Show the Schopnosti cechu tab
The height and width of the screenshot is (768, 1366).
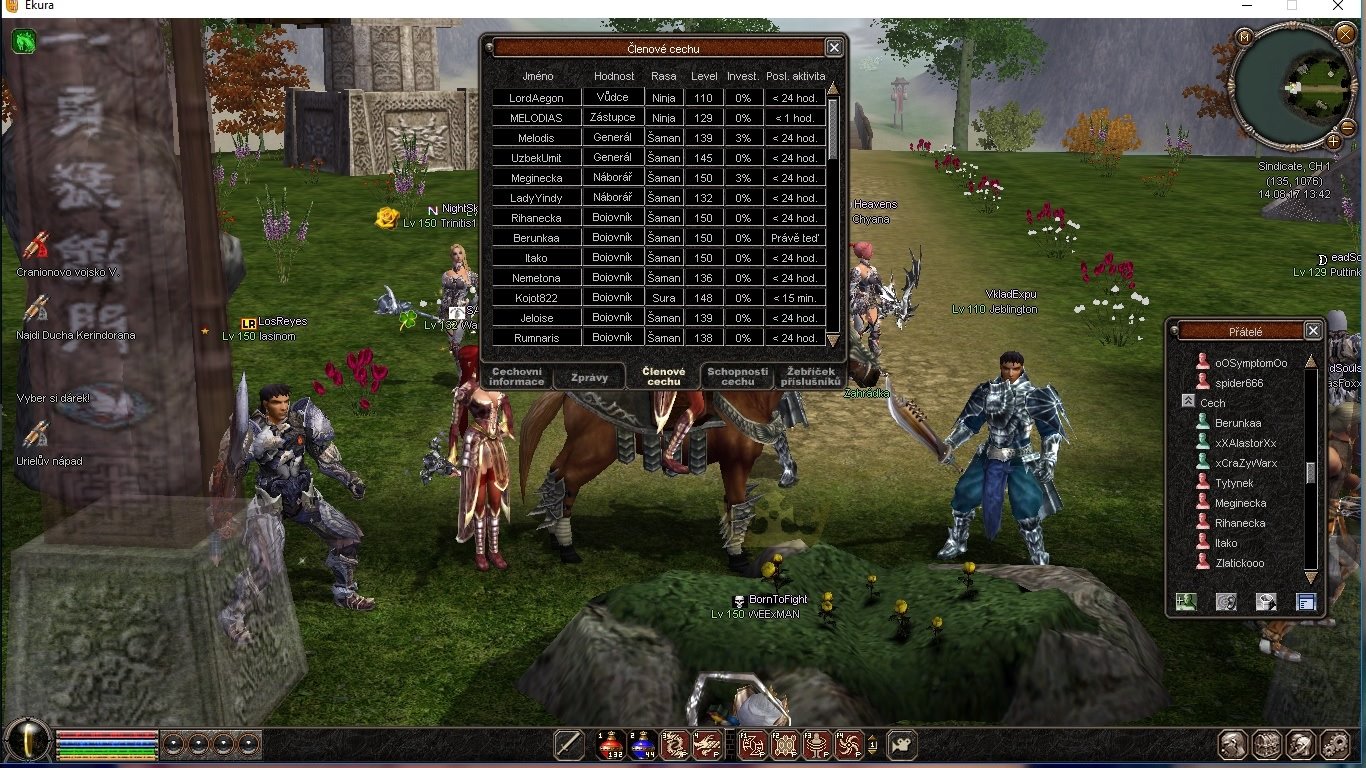point(738,376)
